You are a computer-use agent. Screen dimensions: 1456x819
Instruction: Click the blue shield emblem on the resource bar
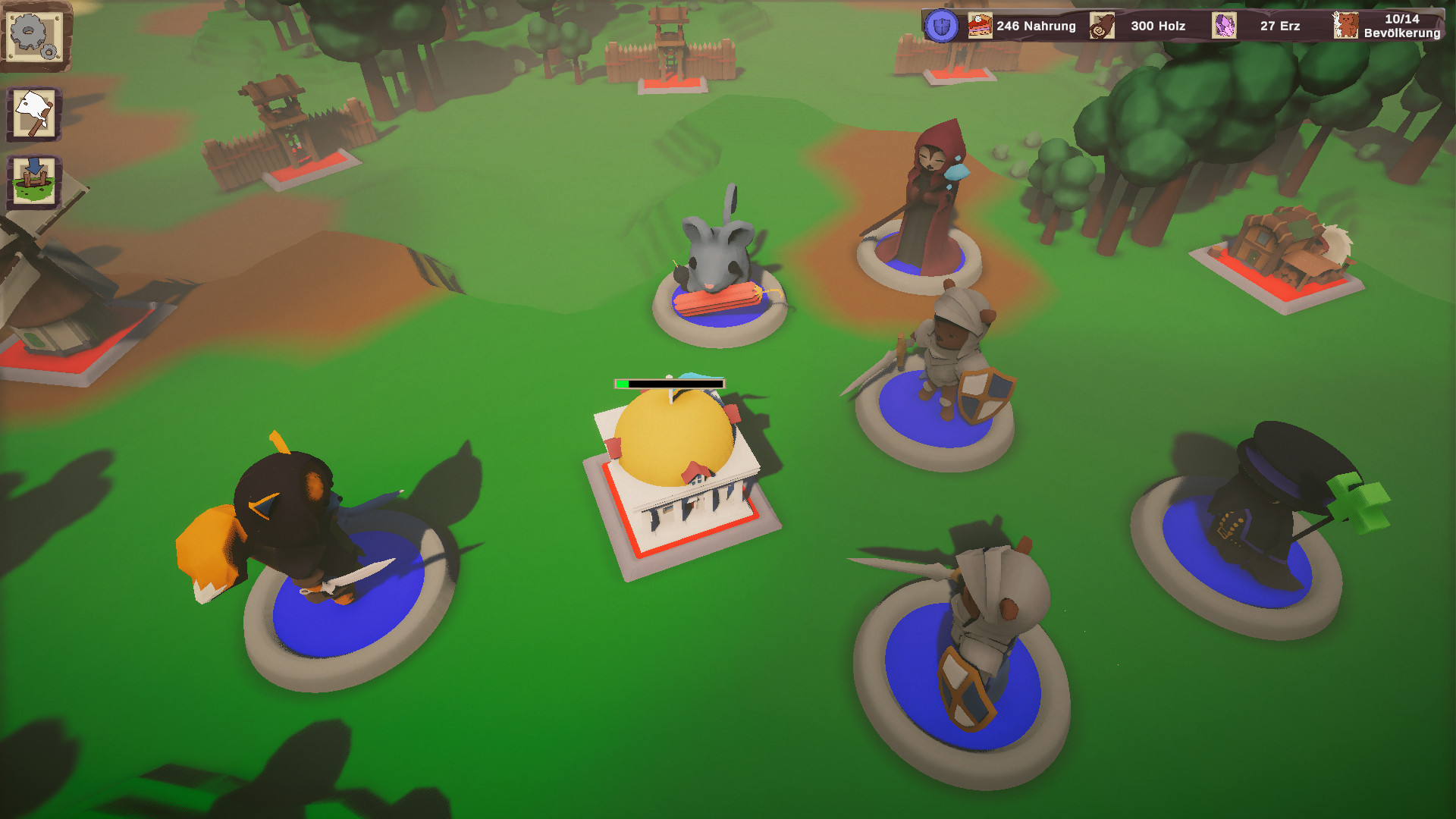[940, 26]
